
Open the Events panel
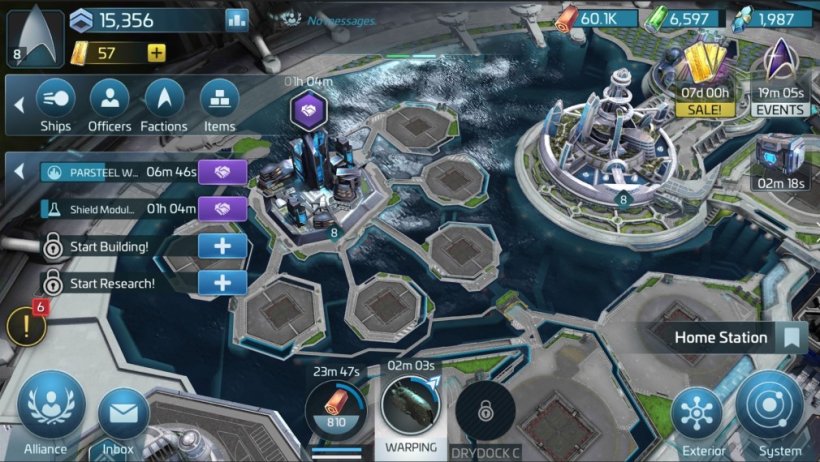click(x=780, y=74)
